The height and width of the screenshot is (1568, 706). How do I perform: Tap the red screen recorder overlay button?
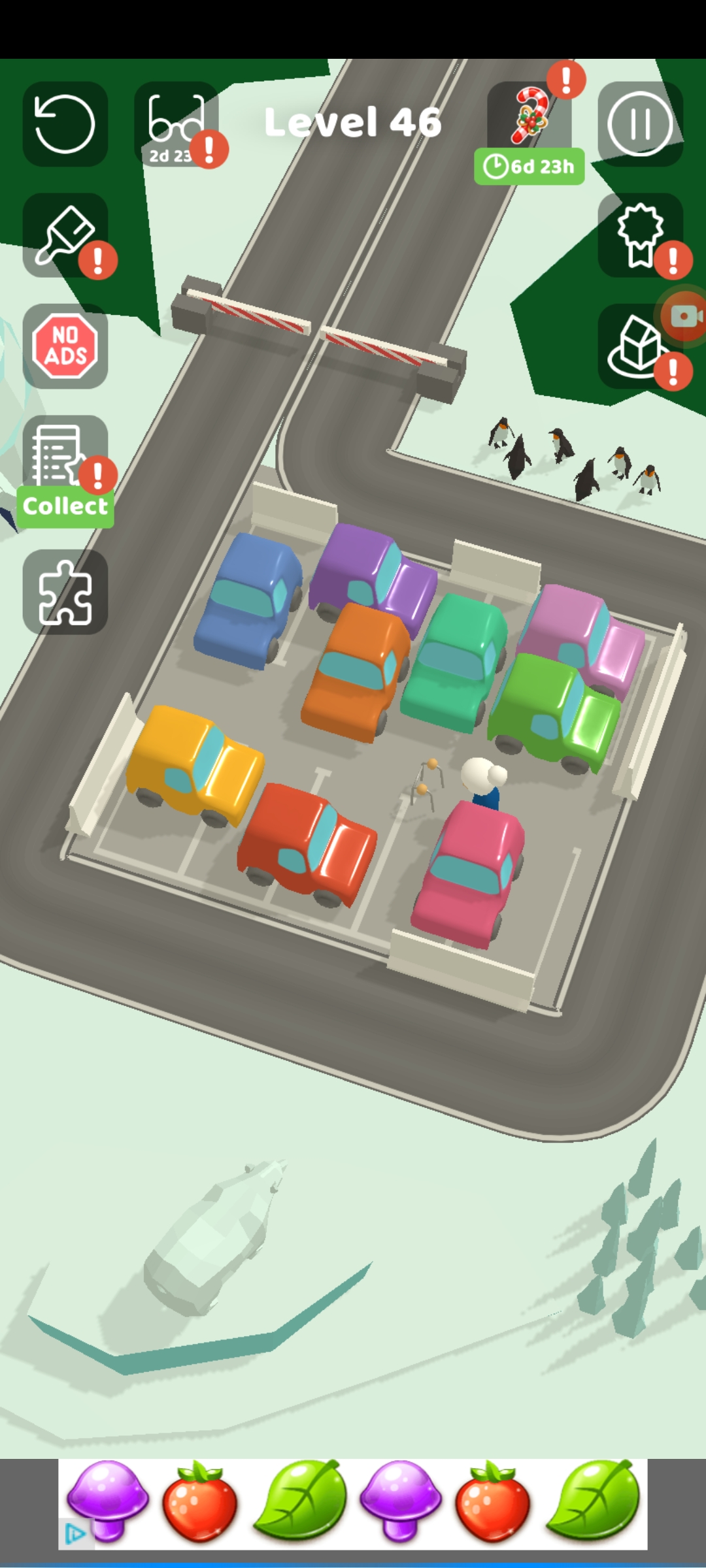click(684, 317)
